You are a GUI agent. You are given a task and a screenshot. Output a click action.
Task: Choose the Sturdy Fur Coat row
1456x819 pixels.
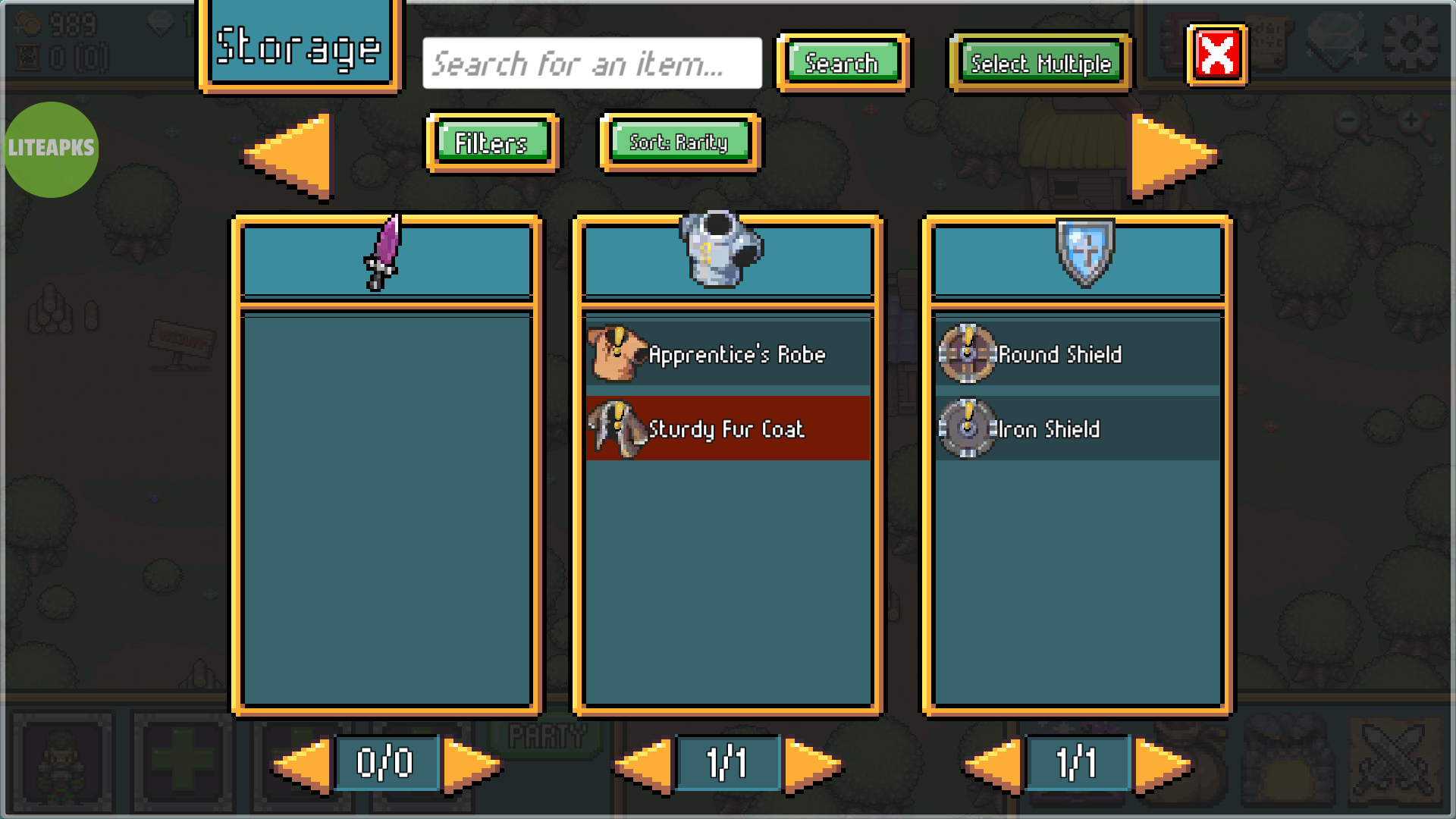[728, 428]
